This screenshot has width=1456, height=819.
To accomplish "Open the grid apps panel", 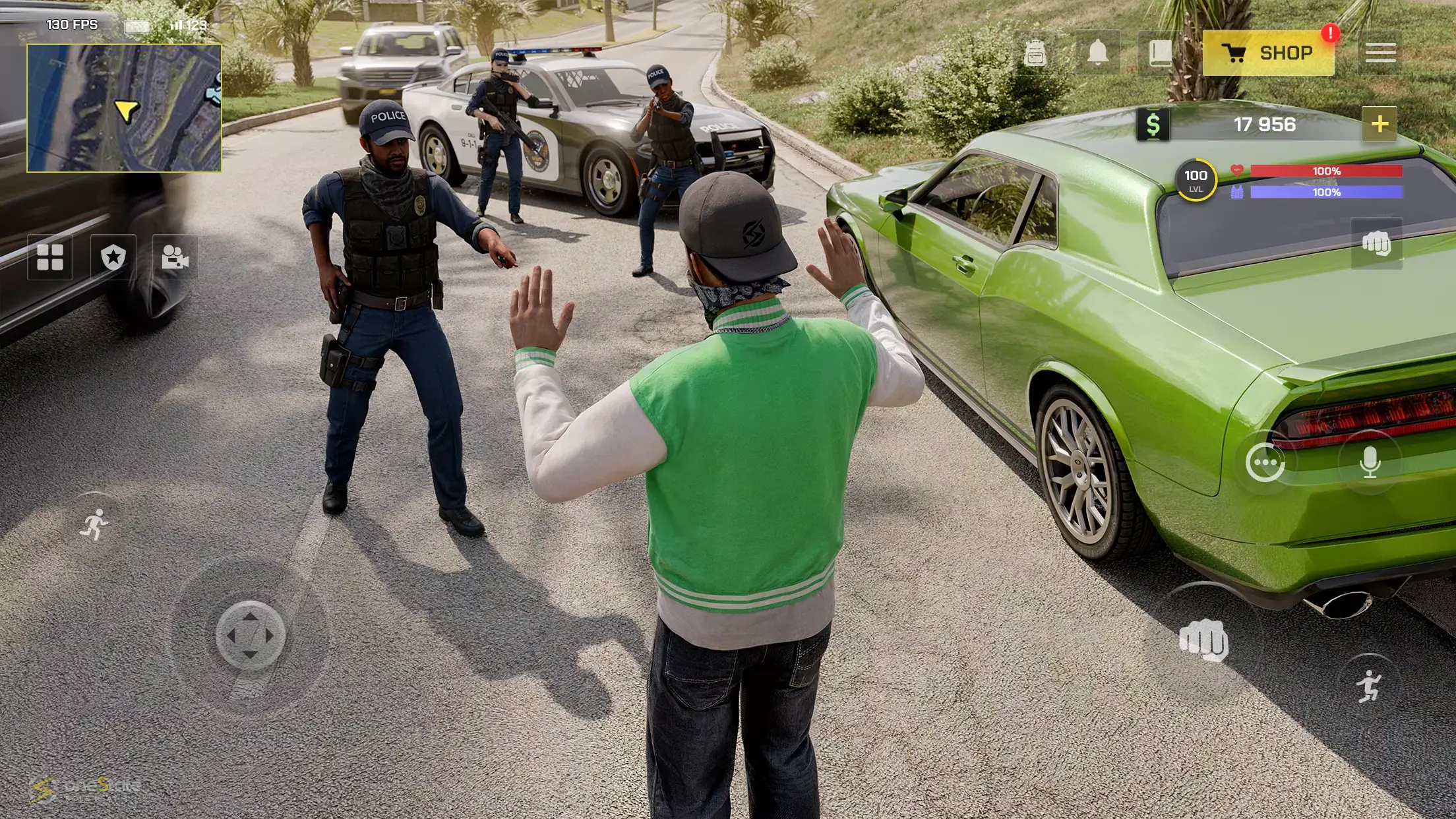I will pos(51,258).
